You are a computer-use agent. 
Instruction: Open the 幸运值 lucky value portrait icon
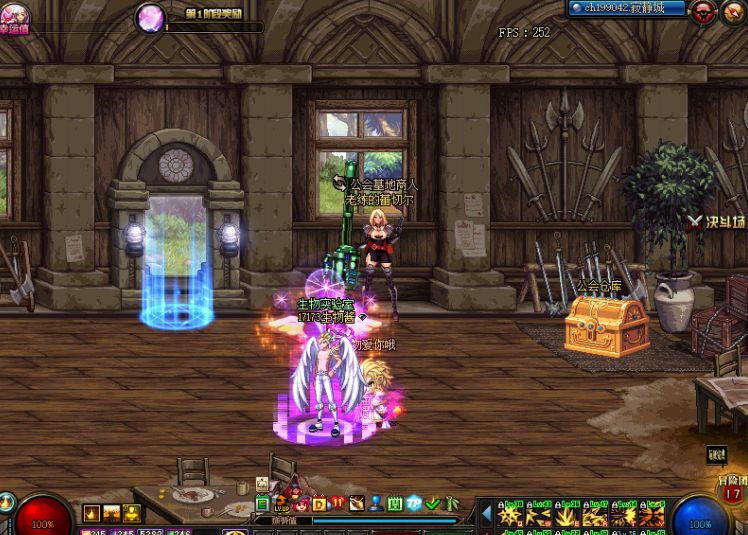click(x=14, y=14)
